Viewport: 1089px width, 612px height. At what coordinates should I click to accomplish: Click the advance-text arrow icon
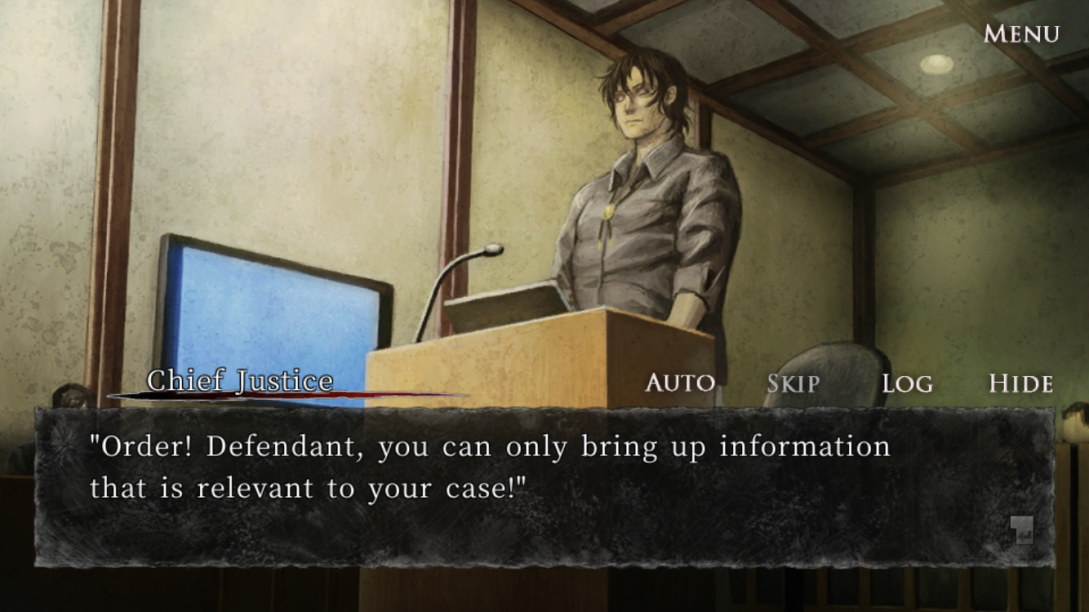click(x=1020, y=530)
